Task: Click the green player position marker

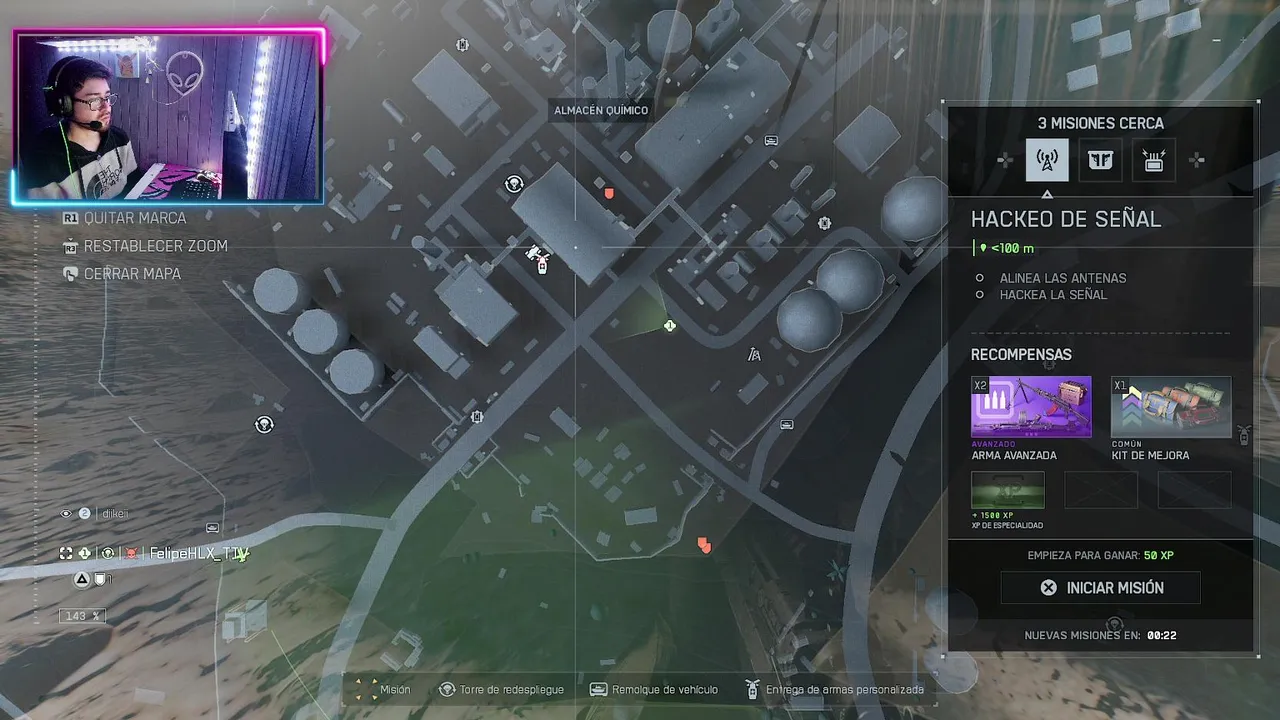Action: tap(670, 326)
